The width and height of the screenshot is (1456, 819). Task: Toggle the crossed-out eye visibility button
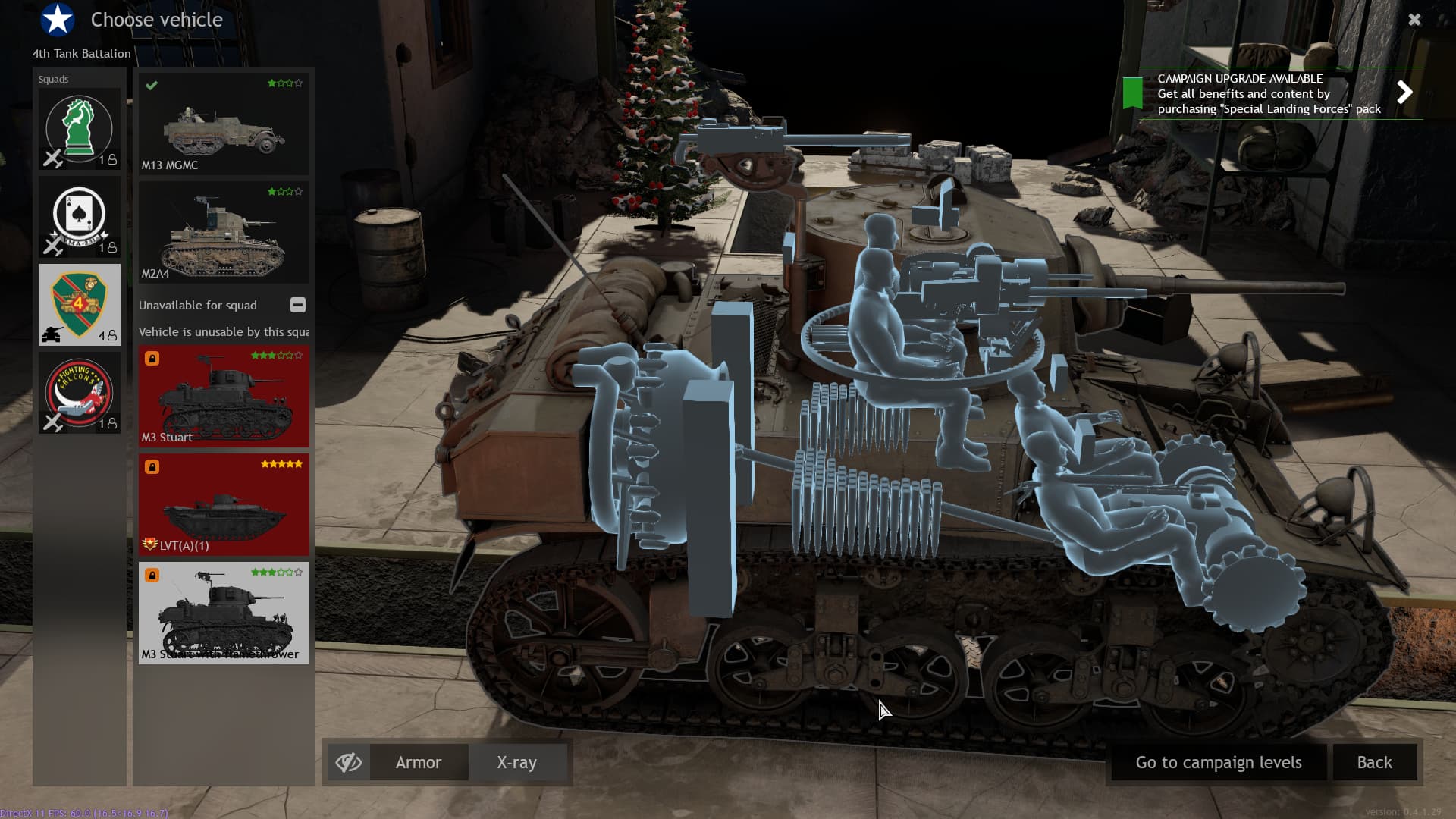[x=349, y=762]
